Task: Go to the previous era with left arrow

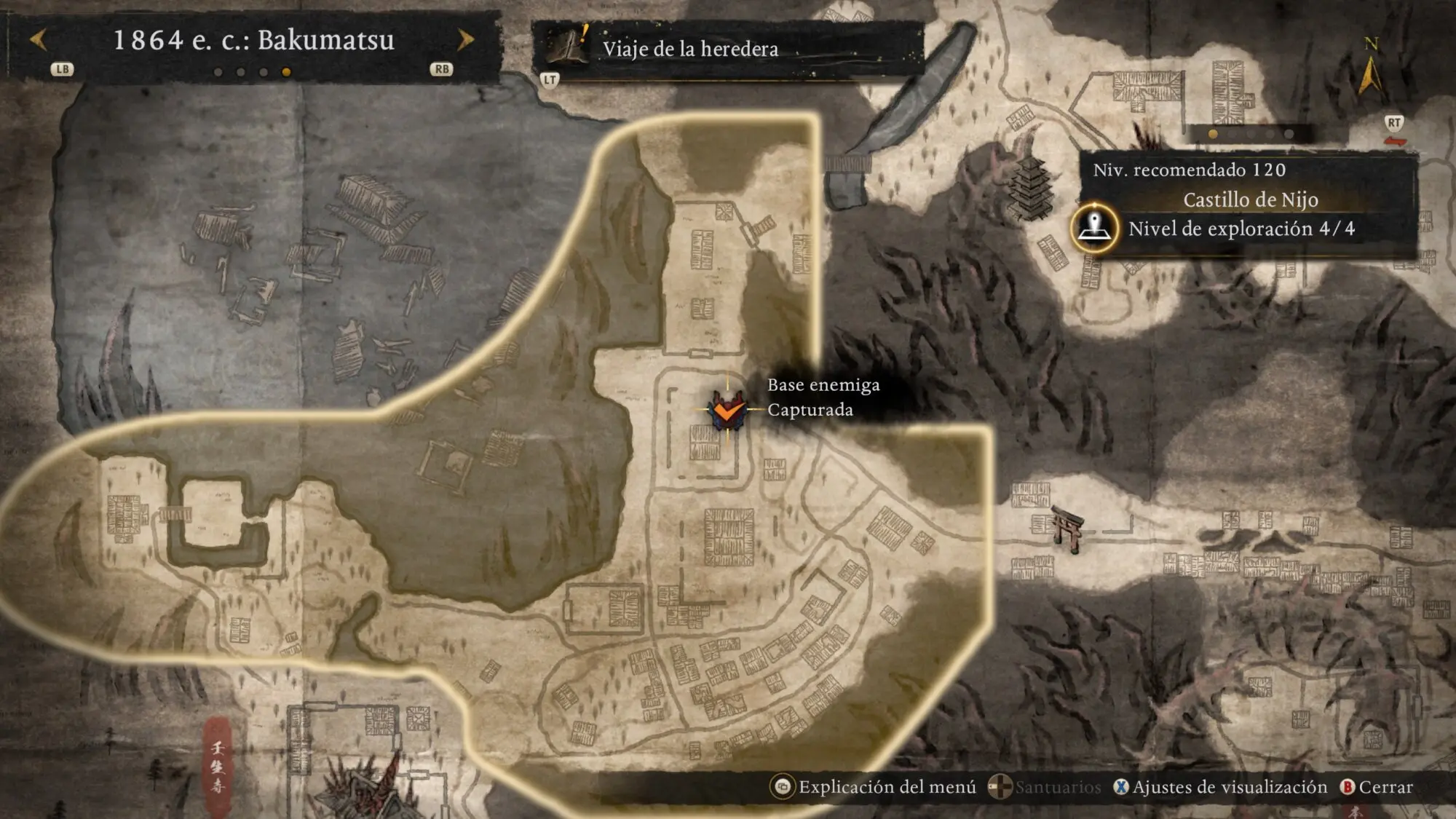Action: coord(39,40)
